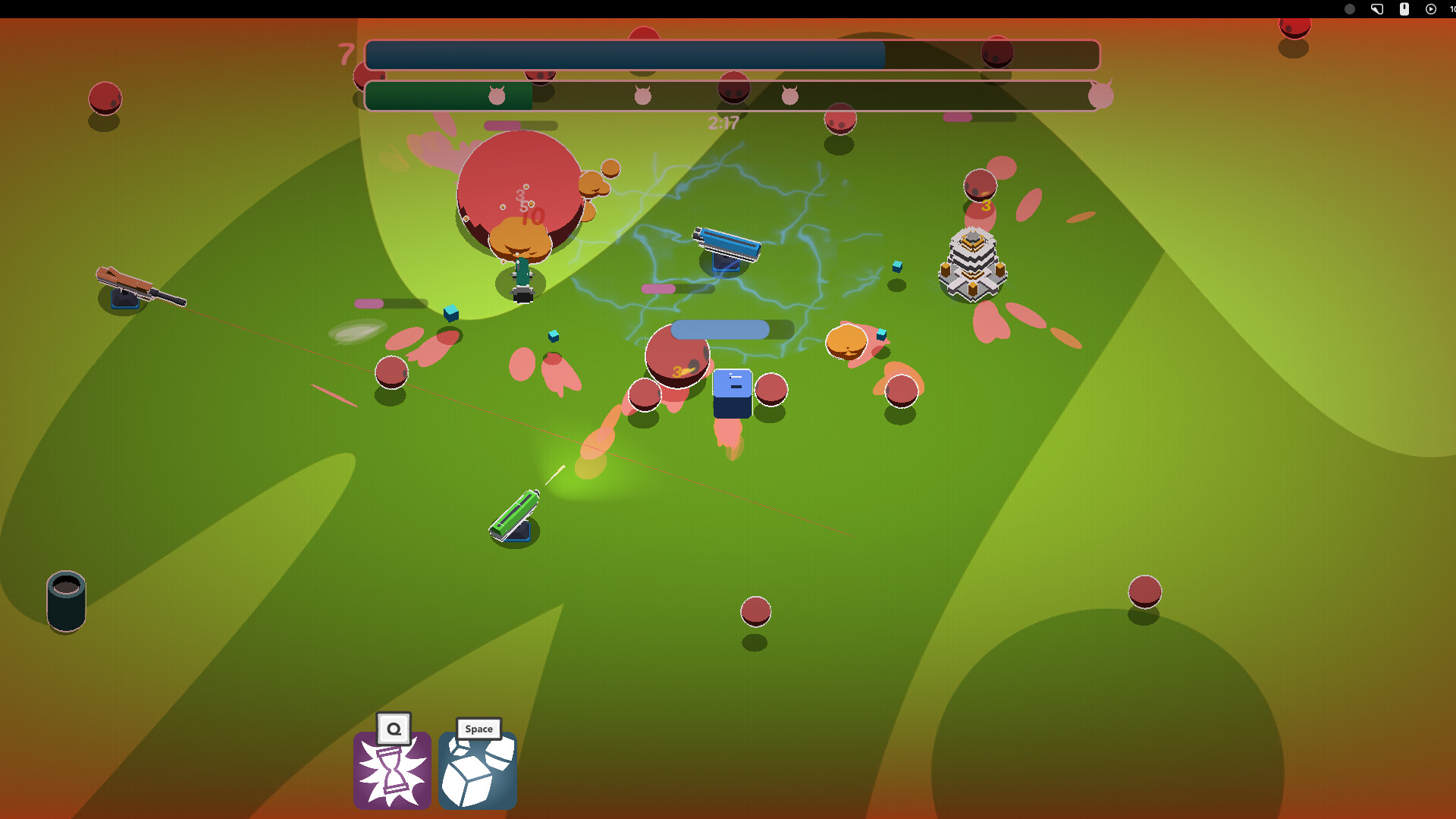The height and width of the screenshot is (819, 1456).
Task: Click the 2:17 match timer
Action: coord(723,123)
